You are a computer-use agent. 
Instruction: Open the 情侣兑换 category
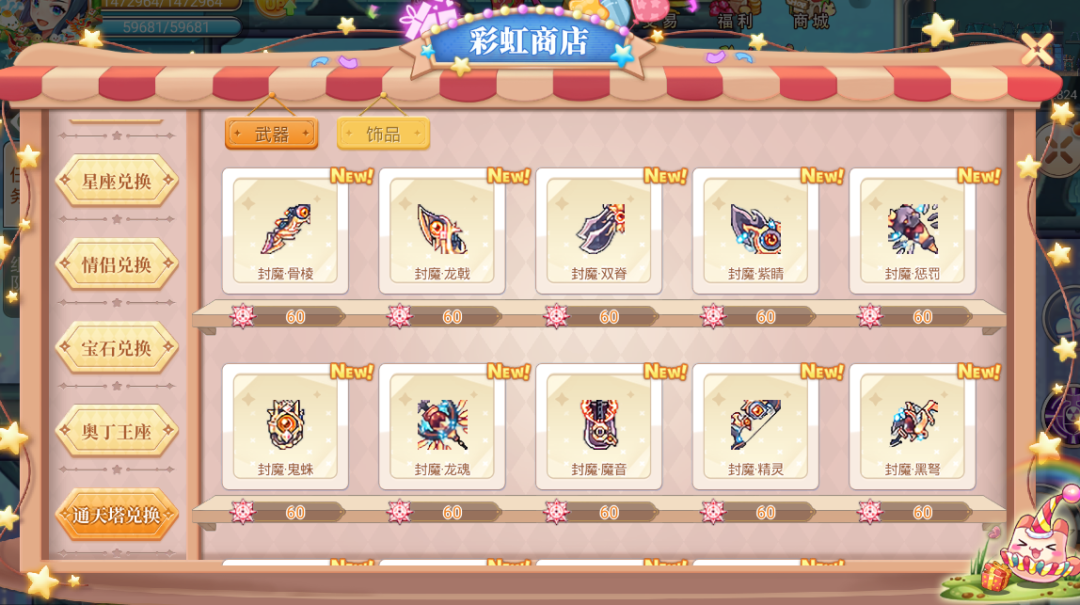[x=117, y=265]
